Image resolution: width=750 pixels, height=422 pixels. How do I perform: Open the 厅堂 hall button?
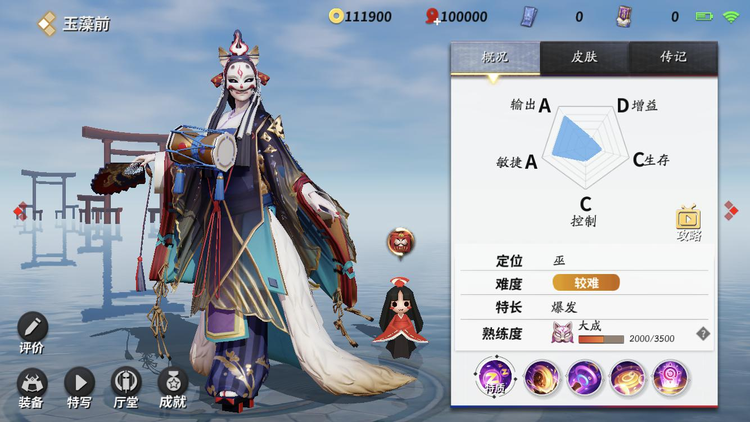tap(126, 383)
